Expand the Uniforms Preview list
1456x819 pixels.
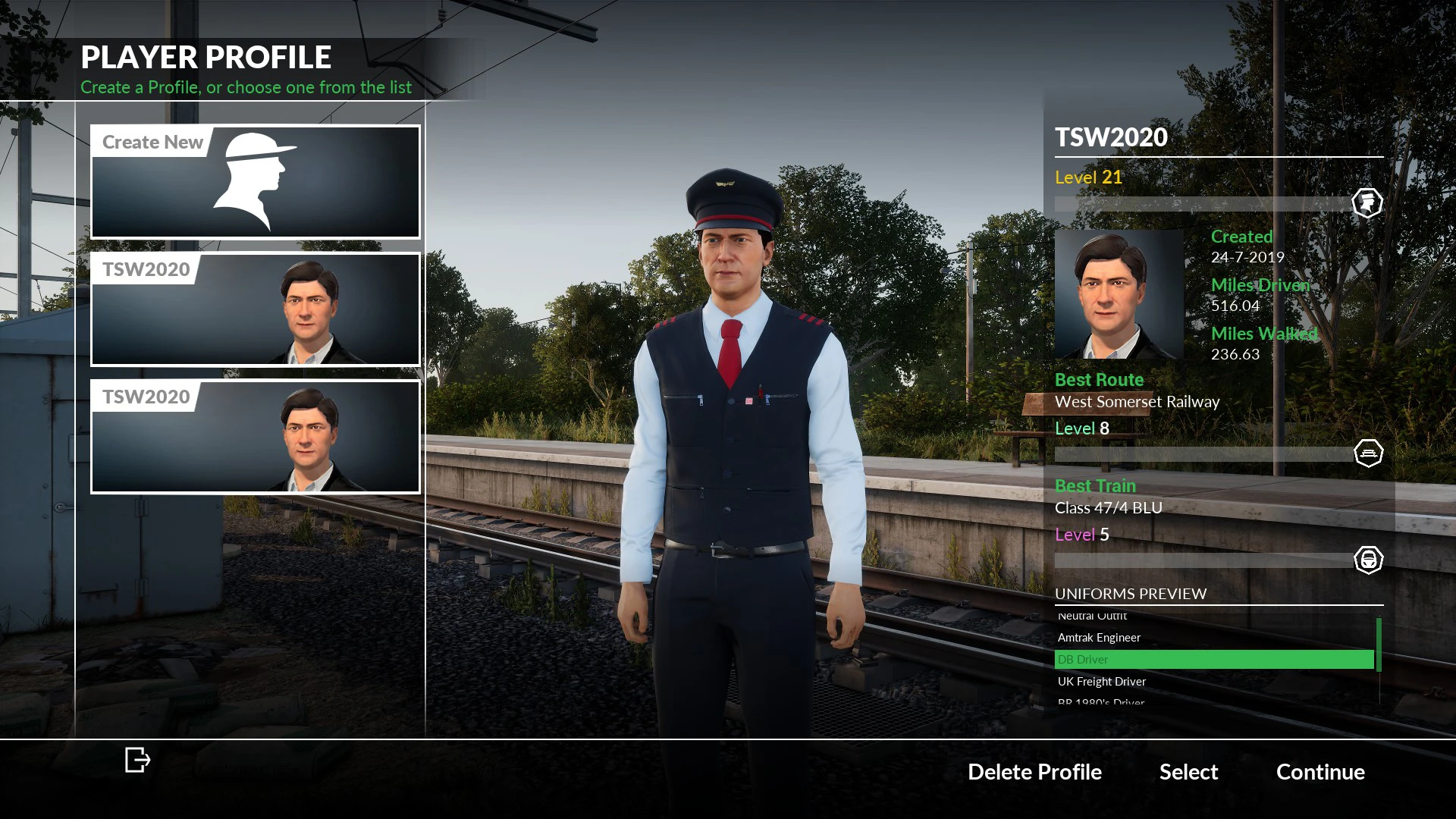click(1131, 594)
